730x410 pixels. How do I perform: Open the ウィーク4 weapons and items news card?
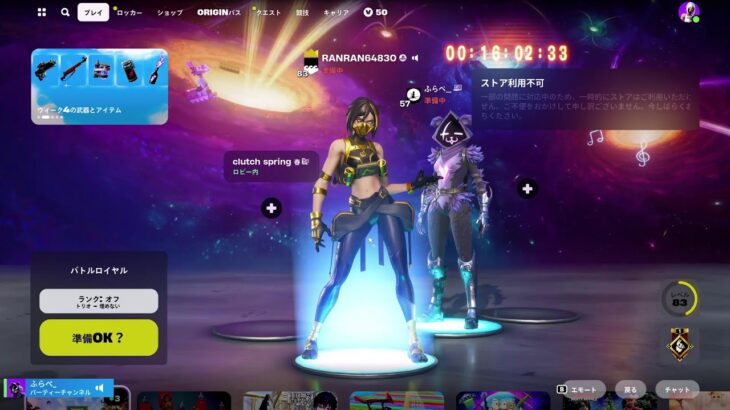click(x=99, y=85)
